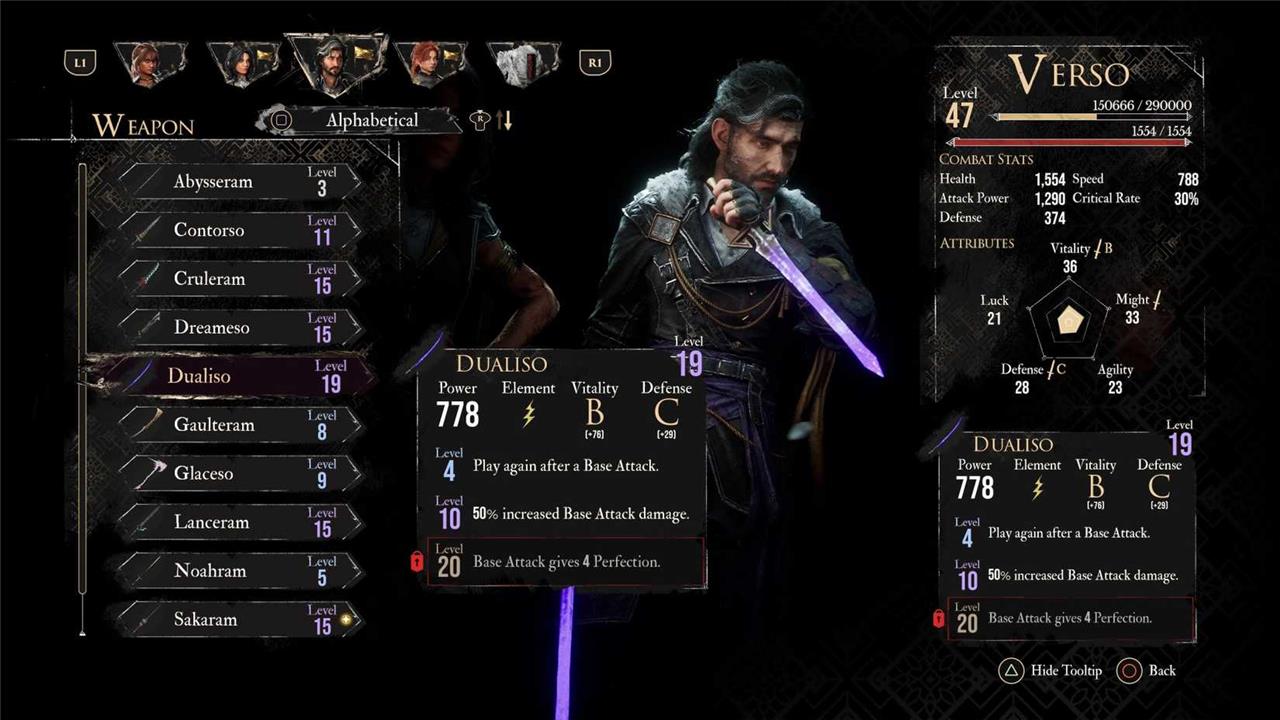Choose the Glaceso weapon
Viewport: 1280px width, 720px height.
pyautogui.click(x=240, y=473)
